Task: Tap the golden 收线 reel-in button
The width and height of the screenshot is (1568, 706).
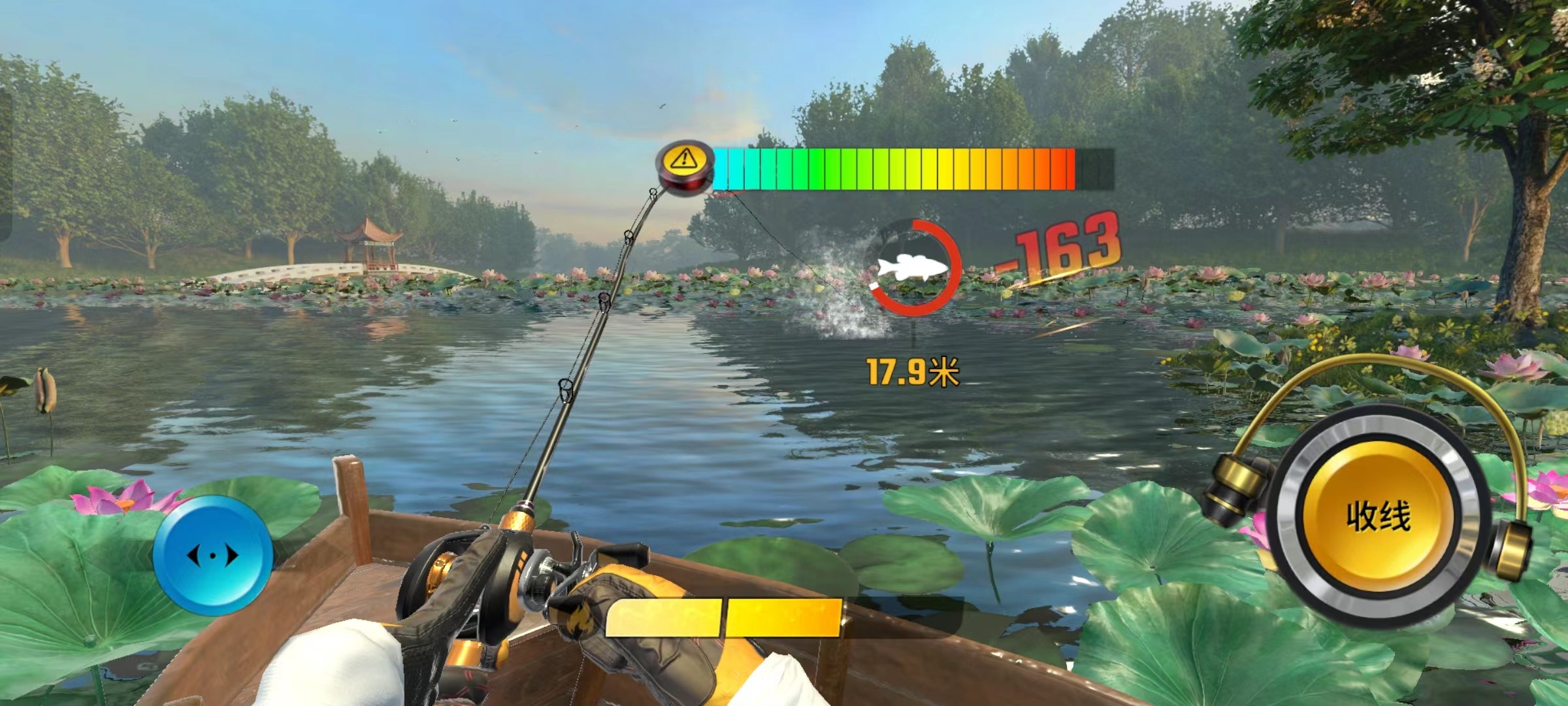Action: click(1378, 516)
